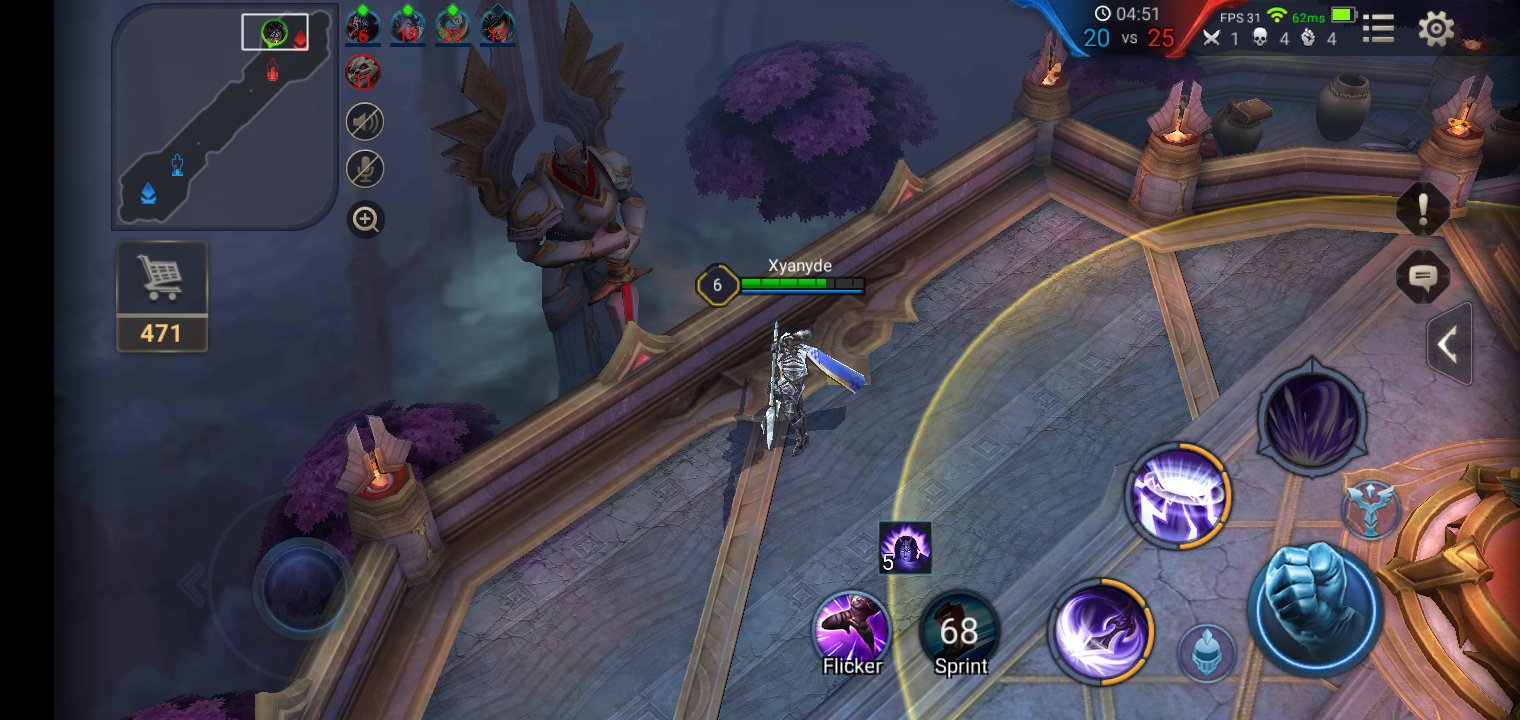
Task: Expand the side panel arrow
Action: pyautogui.click(x=1448, y=344)
